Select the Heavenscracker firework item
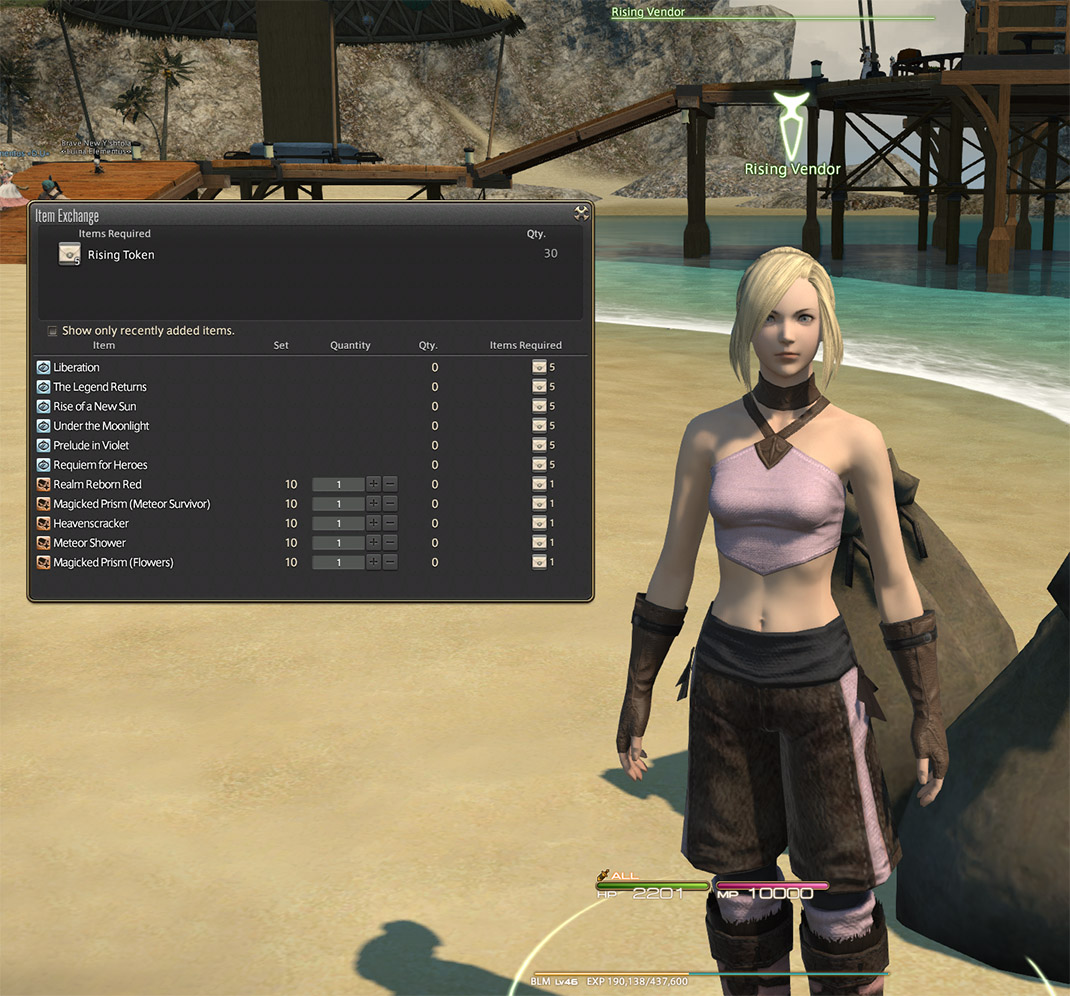 91,524
